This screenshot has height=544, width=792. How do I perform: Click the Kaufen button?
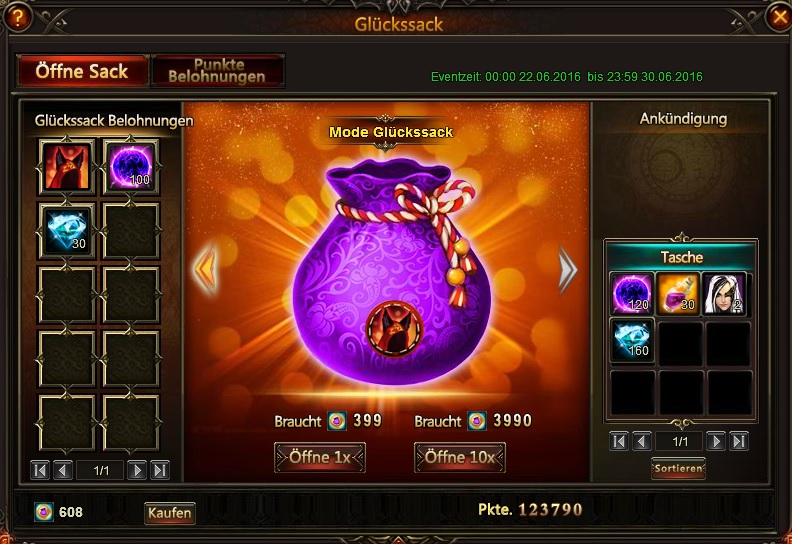point(170,513)
